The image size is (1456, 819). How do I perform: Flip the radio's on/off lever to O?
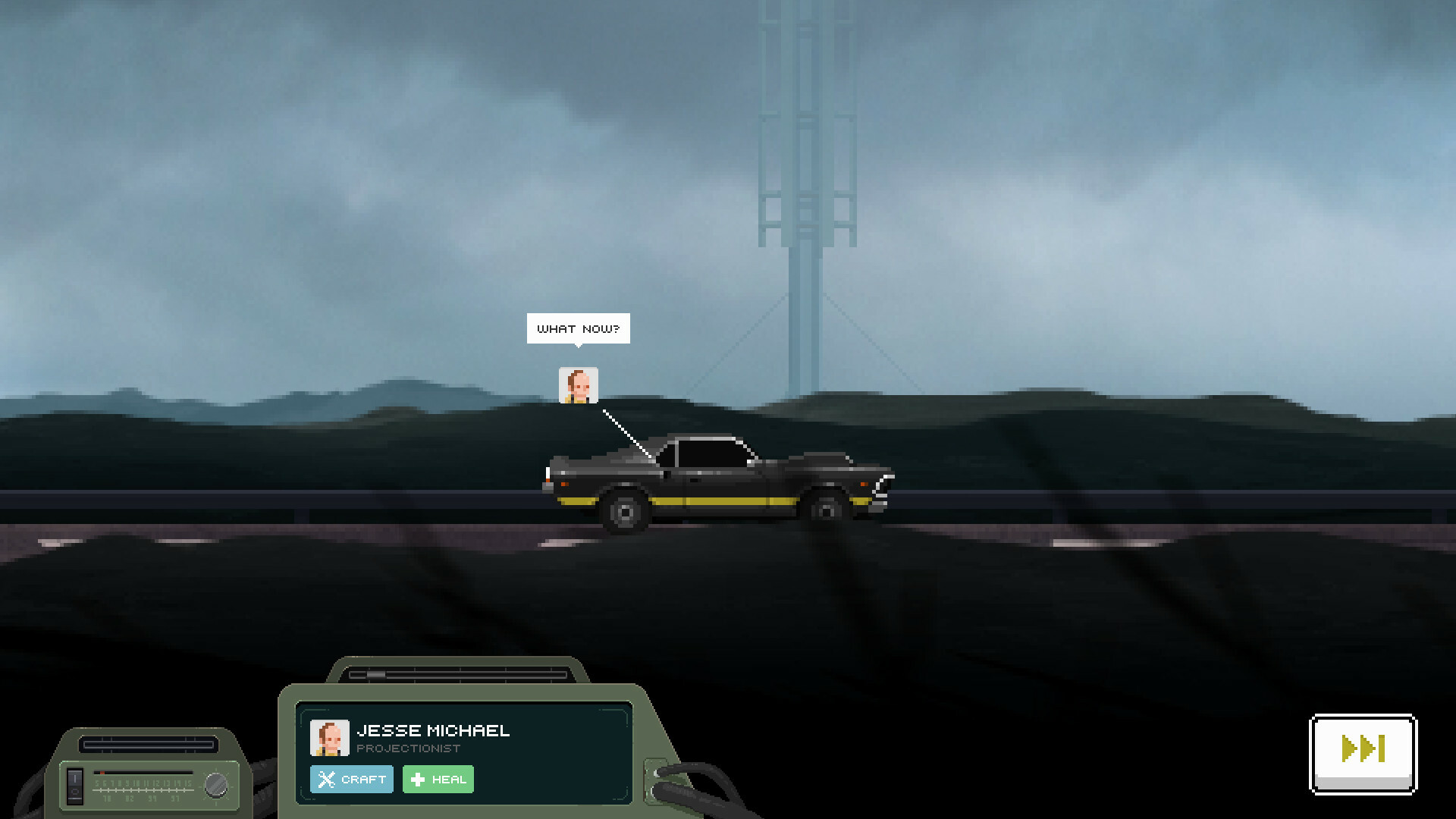coord(75,792)
